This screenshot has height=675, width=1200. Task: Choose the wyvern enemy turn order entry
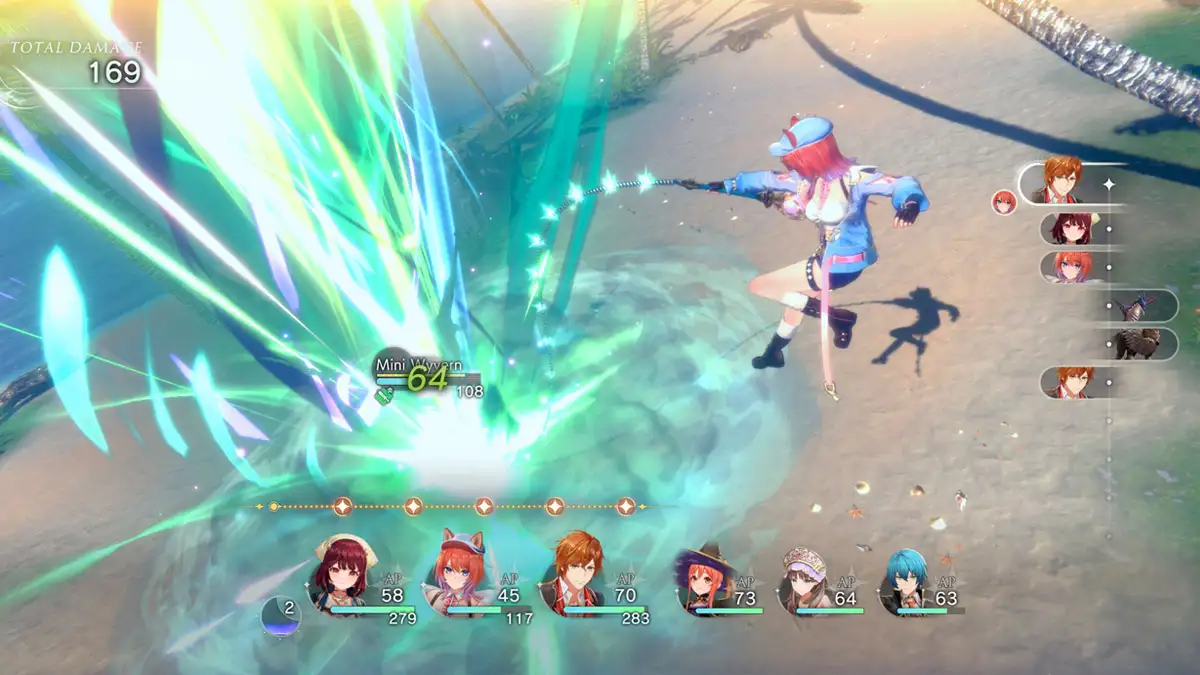[x=1138, y=305]
